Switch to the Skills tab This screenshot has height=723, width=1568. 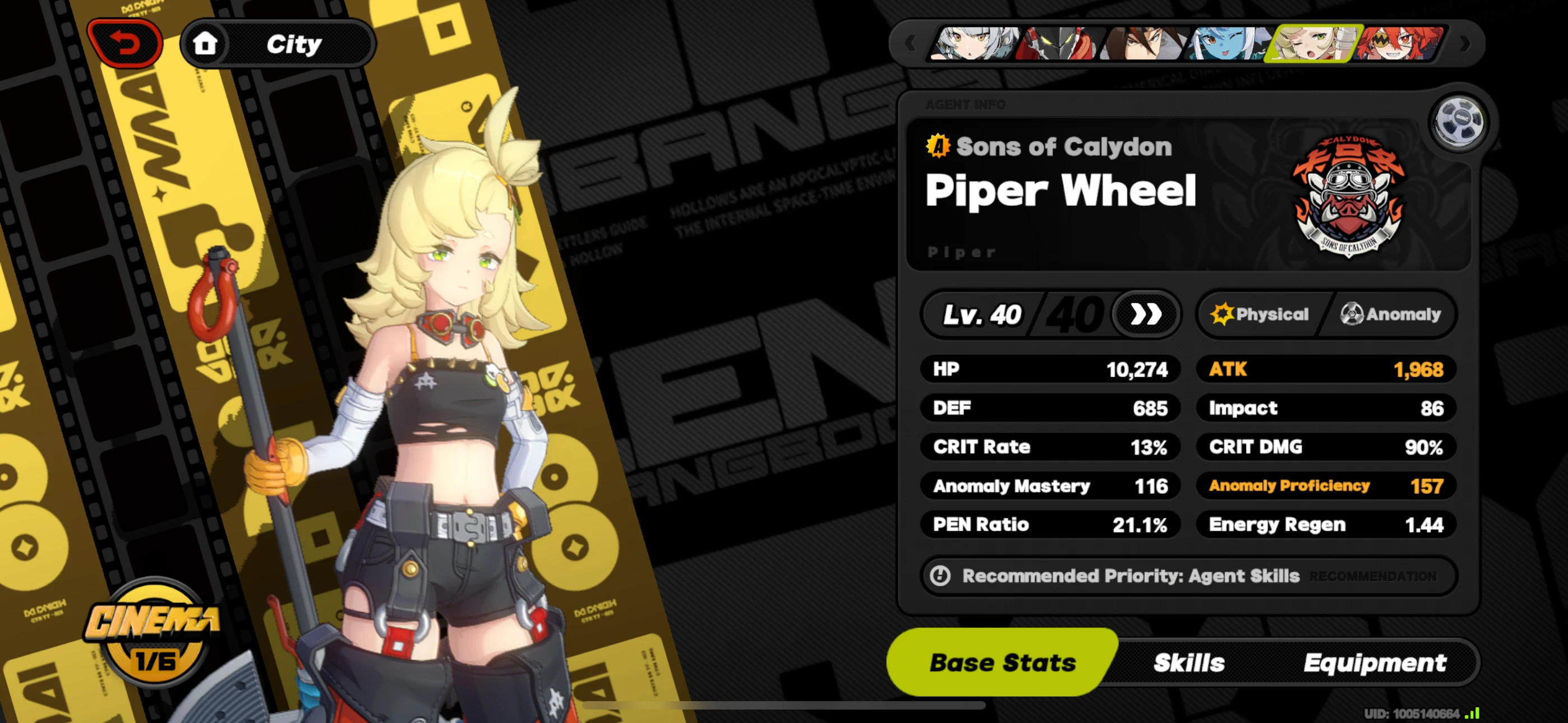1188,662
